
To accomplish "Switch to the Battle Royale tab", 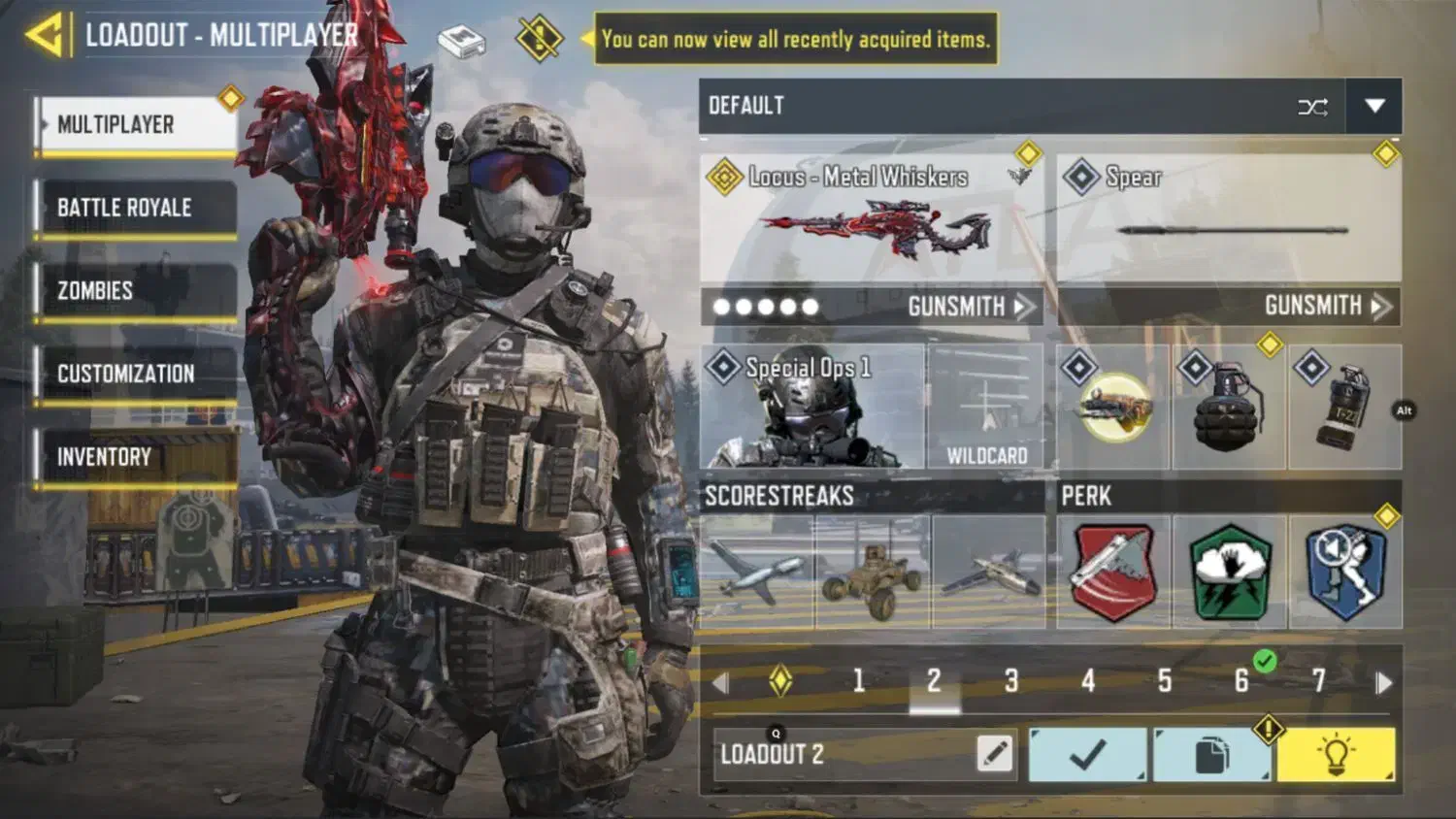I will click(x=136, y=208).
